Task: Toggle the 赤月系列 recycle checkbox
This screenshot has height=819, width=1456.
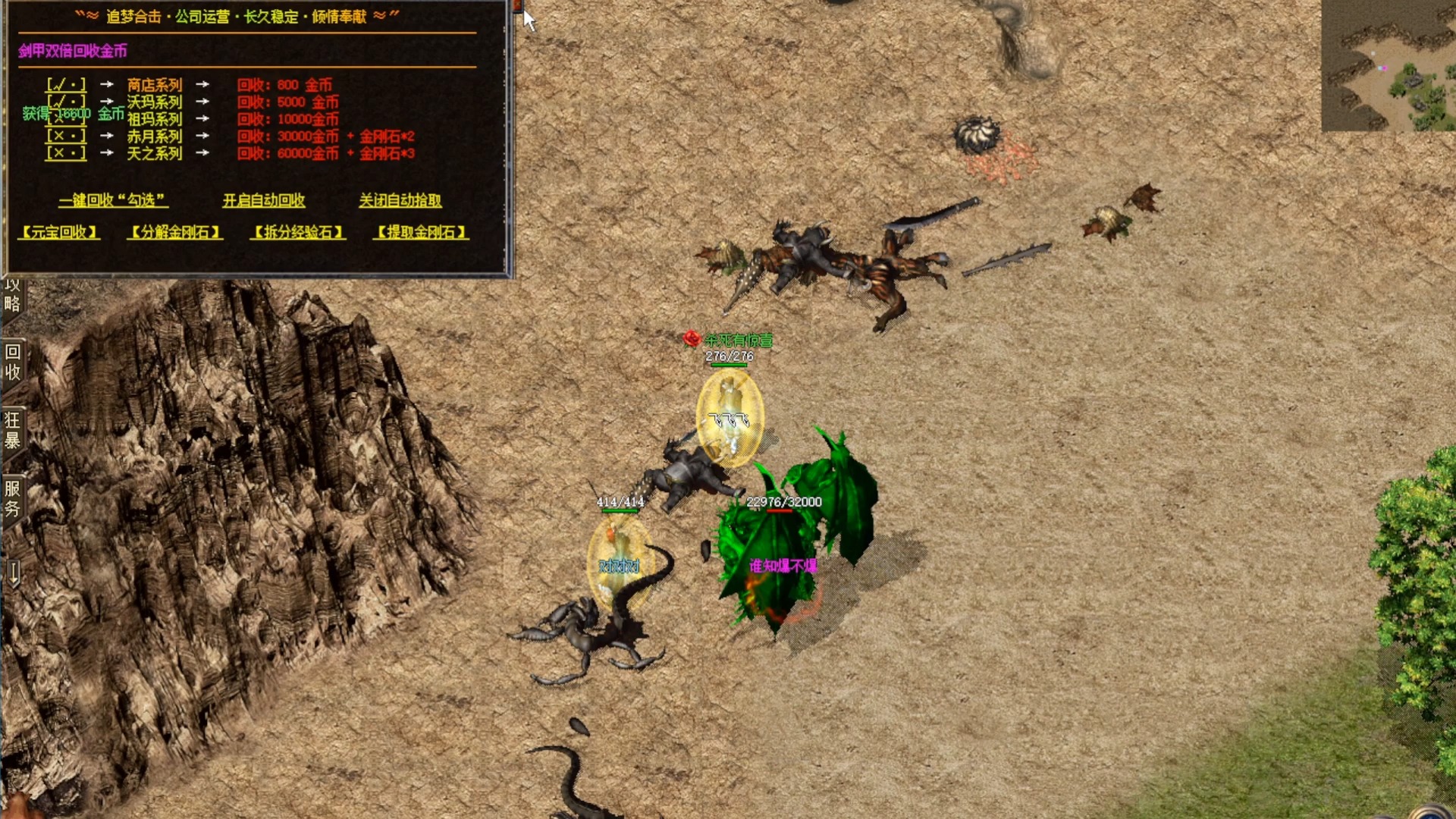Action: pos(66,136)
